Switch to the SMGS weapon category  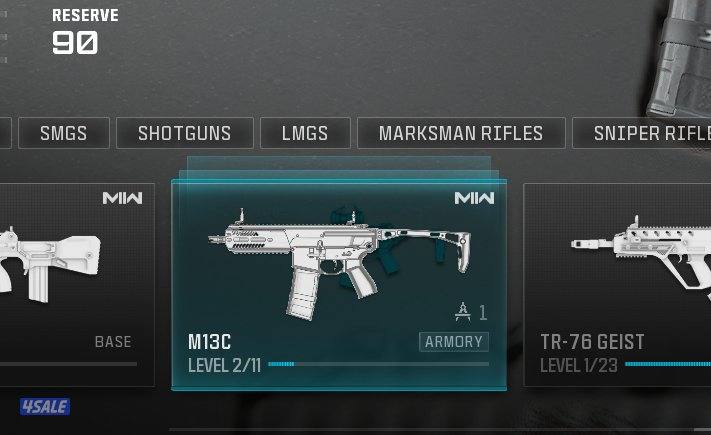tap(63, 133)
